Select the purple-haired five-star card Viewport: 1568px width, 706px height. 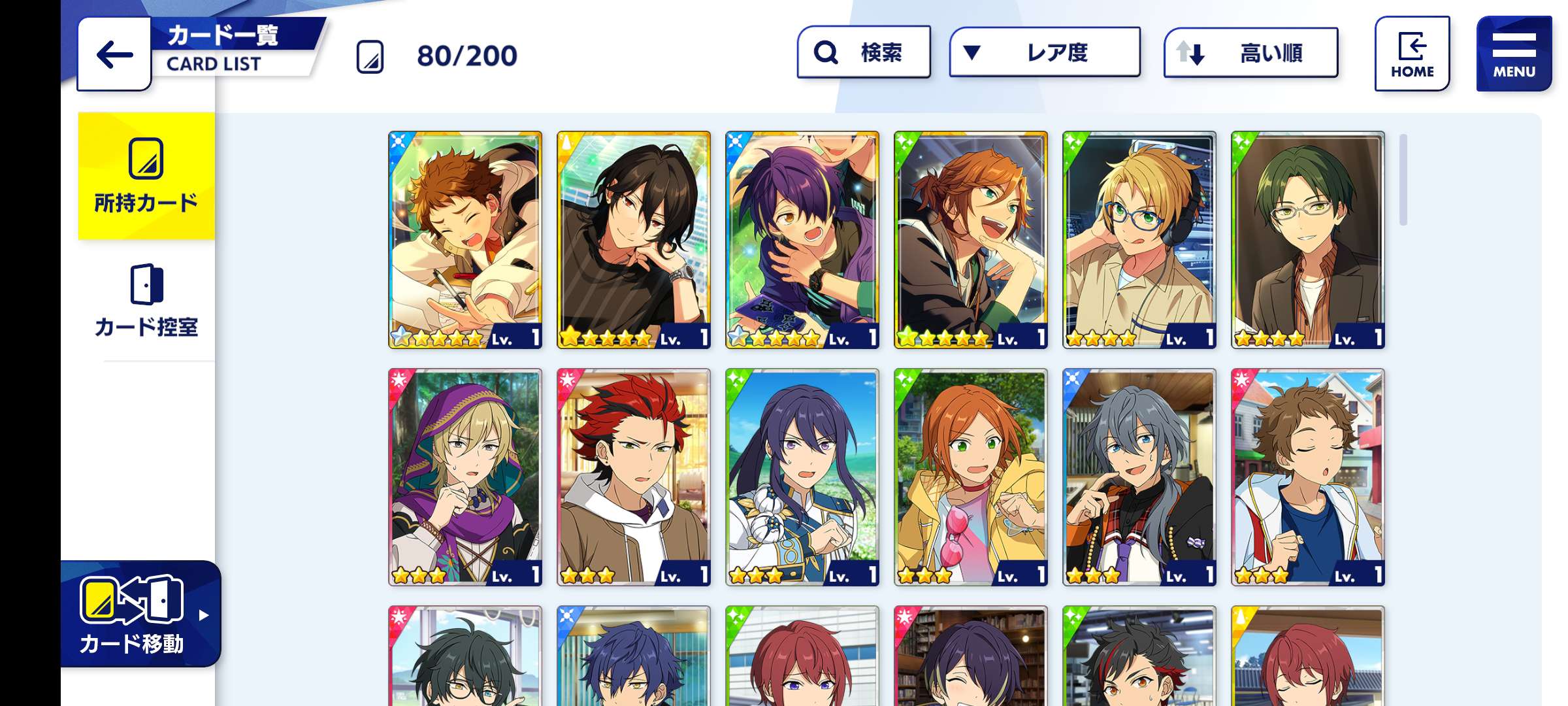[x=802, y=240]
